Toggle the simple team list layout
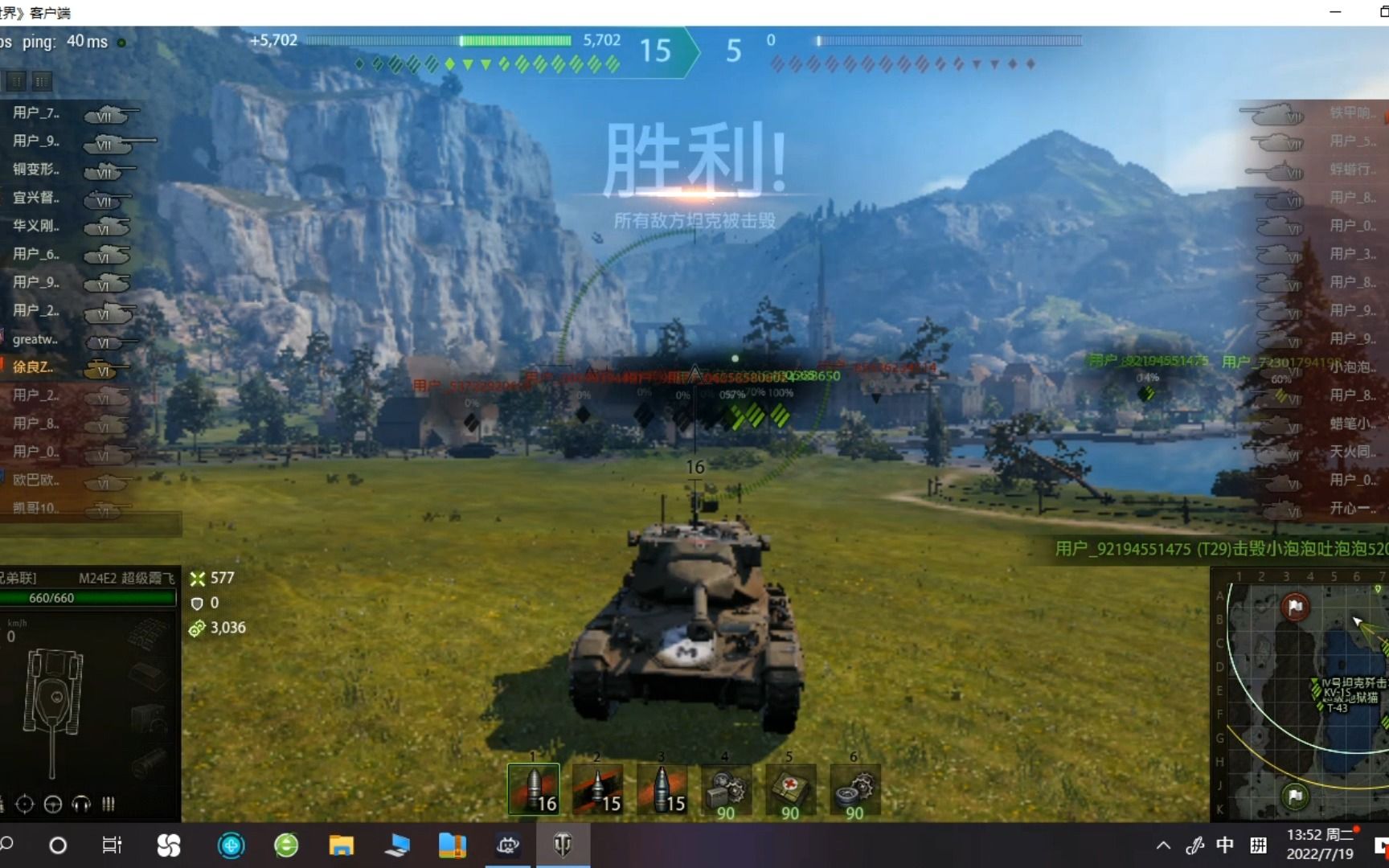The image size is (1389, 868). [14, 81]
